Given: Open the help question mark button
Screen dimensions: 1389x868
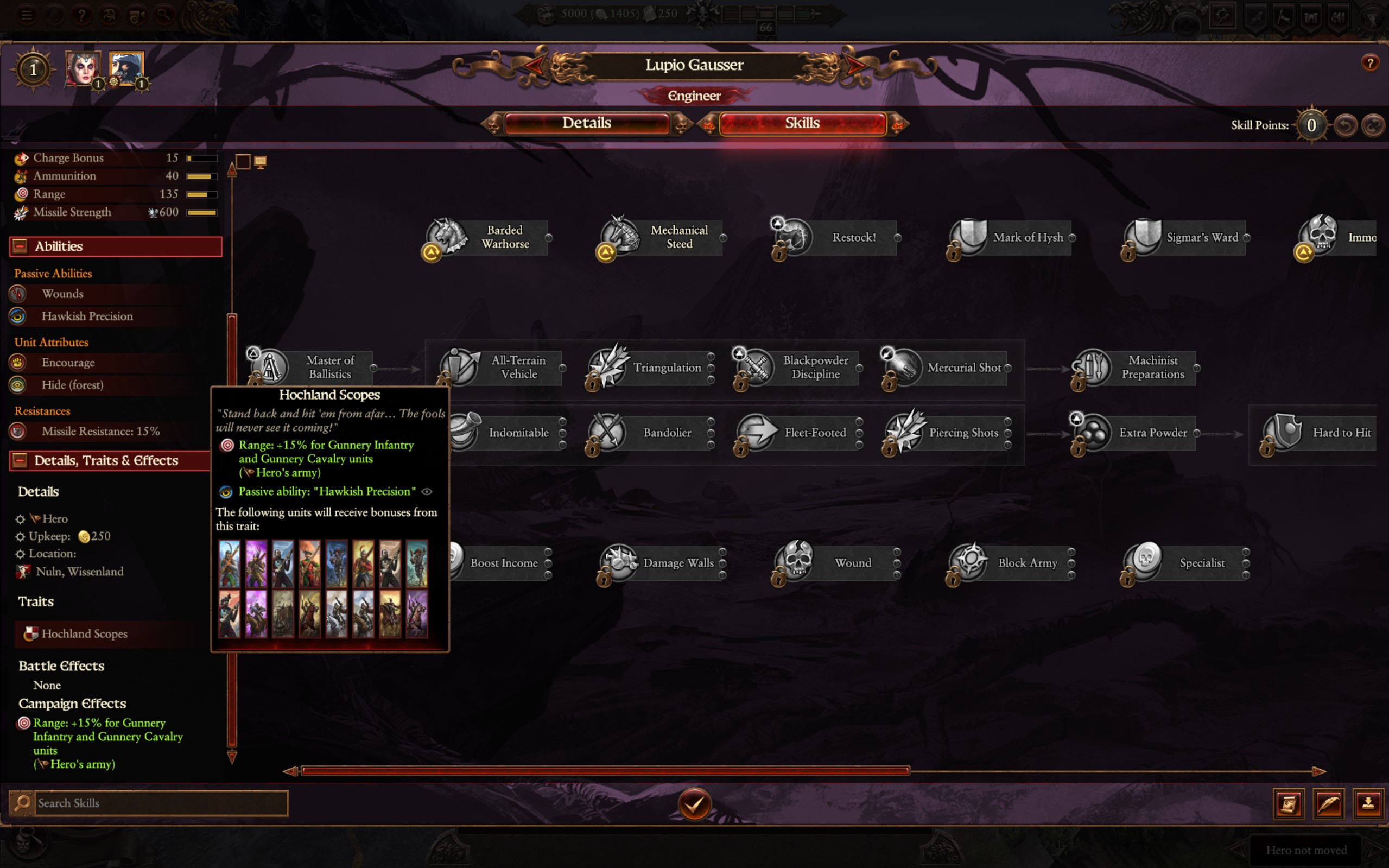Looking at the screenshot, I should (x=1370, y=62).
